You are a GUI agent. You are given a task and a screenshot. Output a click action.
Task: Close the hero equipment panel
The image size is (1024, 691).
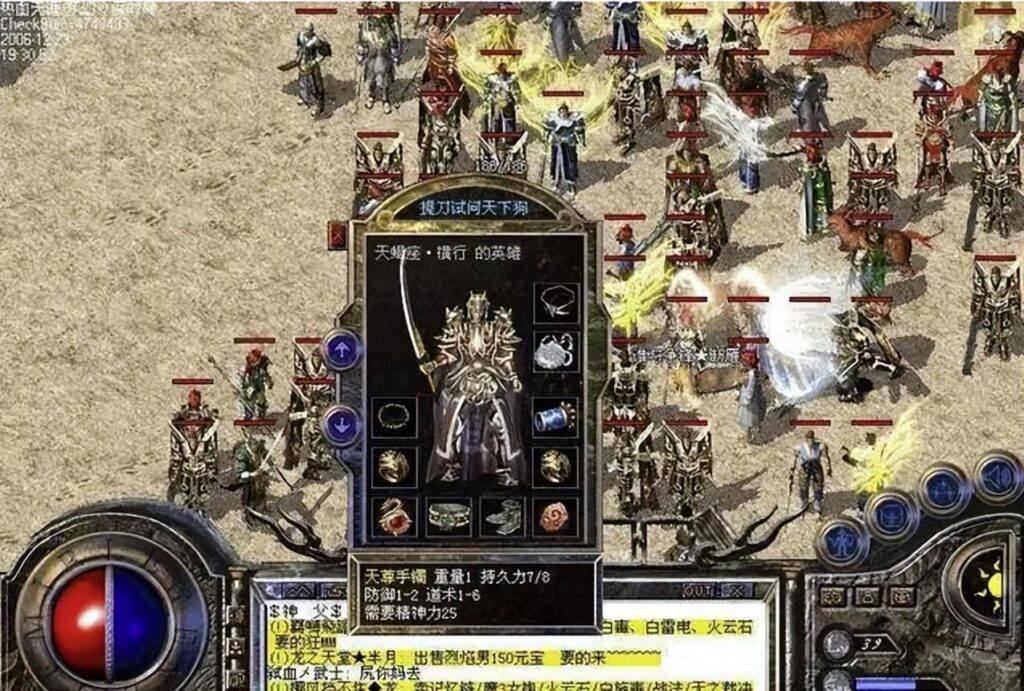(x=337, y=235)
